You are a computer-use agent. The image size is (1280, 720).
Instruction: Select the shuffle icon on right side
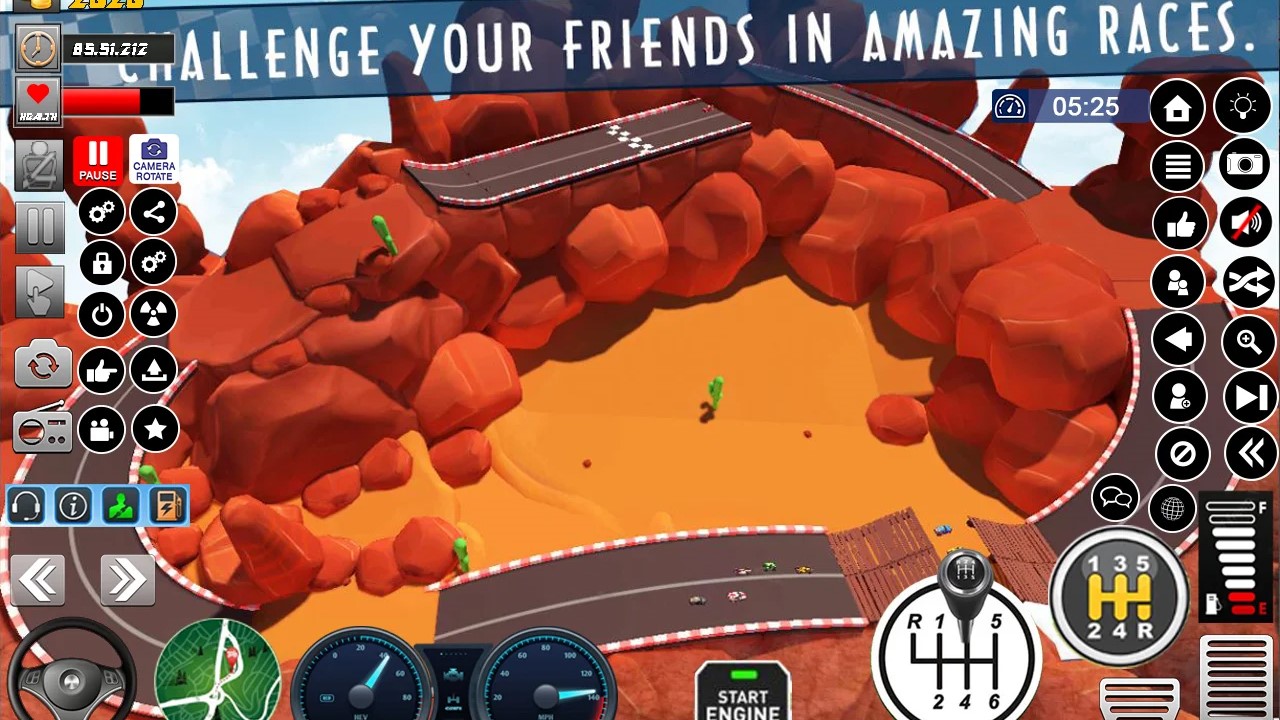click(1243, 282)
